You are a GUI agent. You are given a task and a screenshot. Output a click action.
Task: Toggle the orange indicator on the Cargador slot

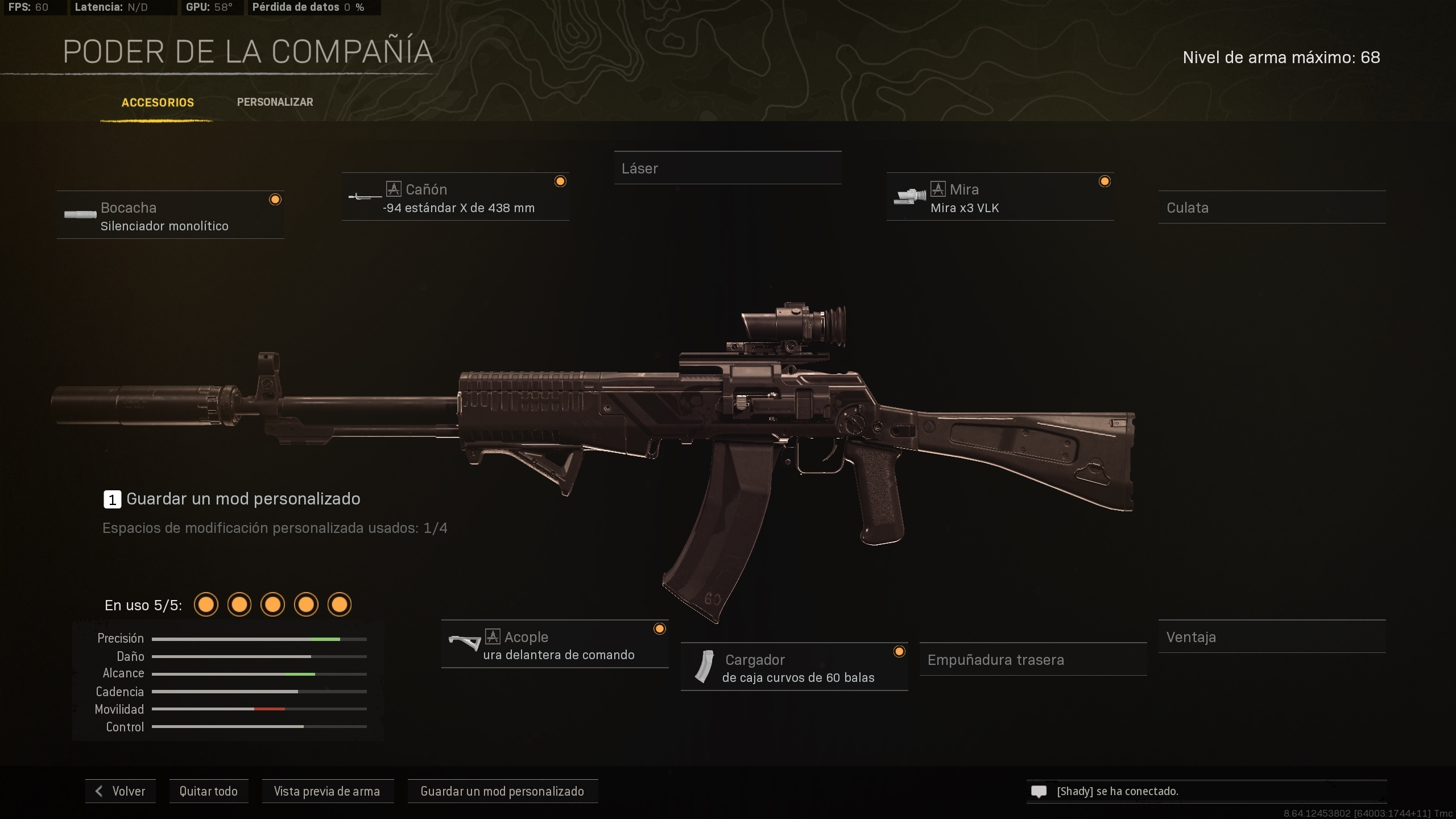tap(899, 652)
